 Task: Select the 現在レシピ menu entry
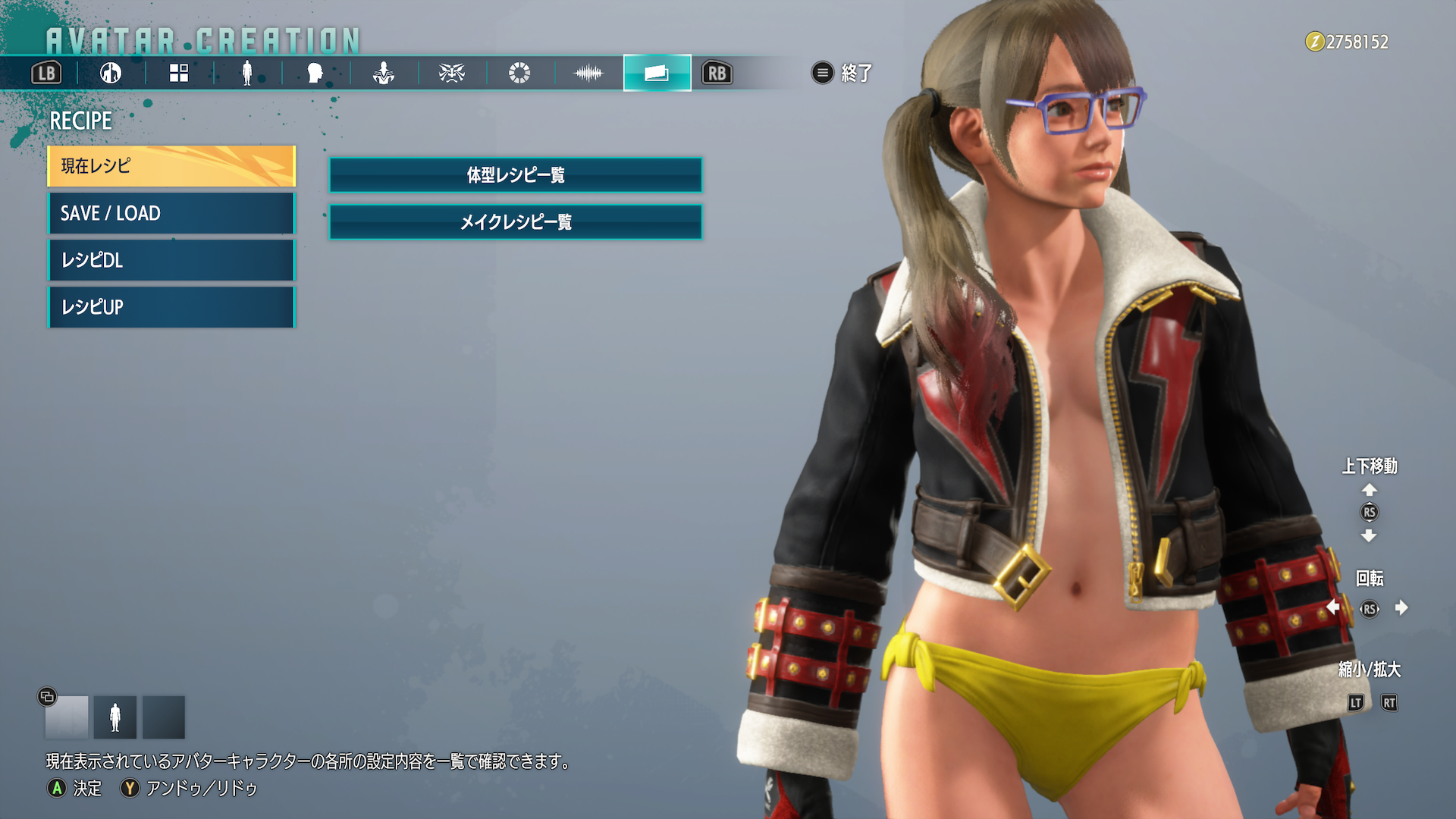tap(171, 166)
